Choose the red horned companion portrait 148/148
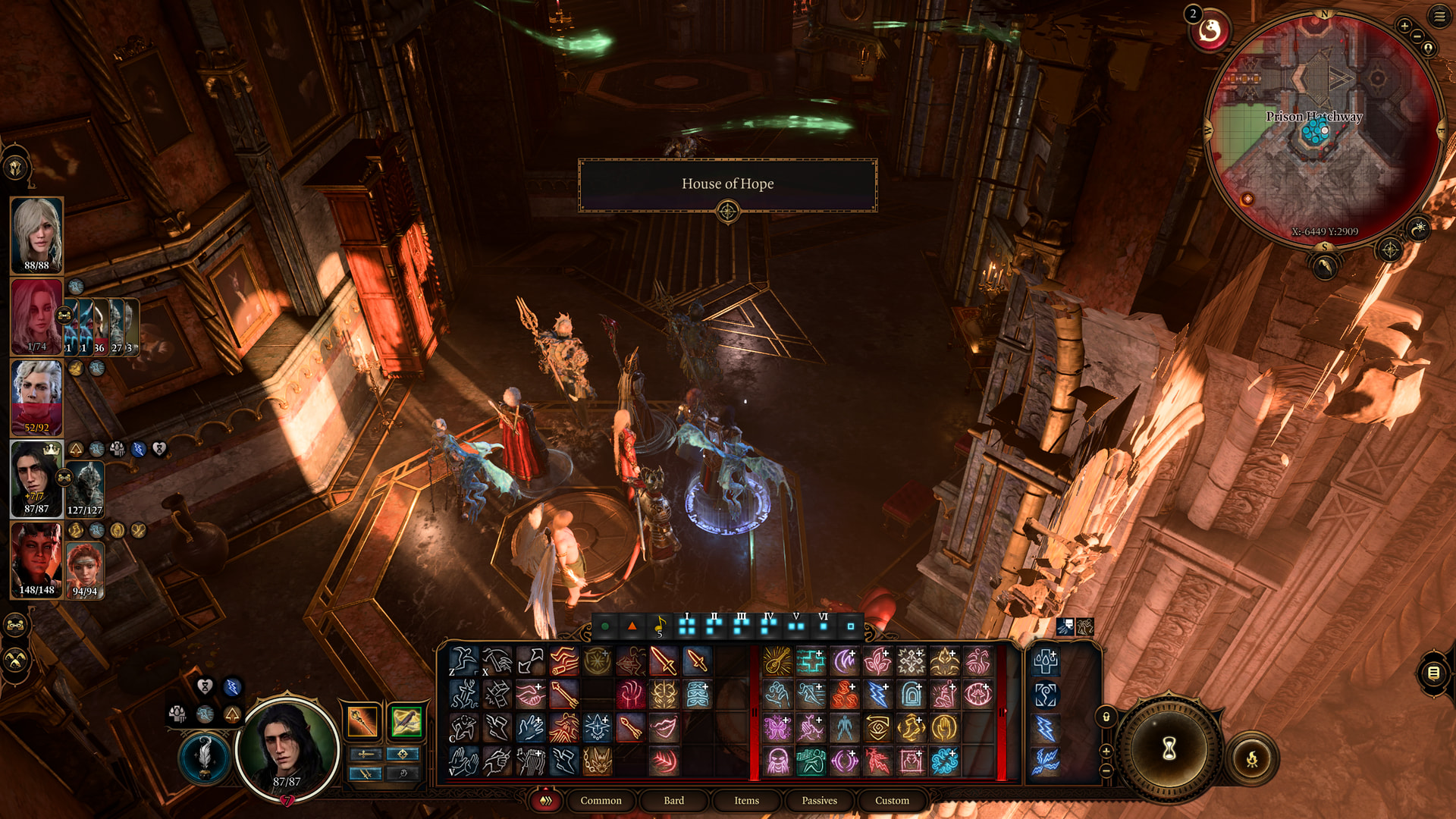 (36, 560)
